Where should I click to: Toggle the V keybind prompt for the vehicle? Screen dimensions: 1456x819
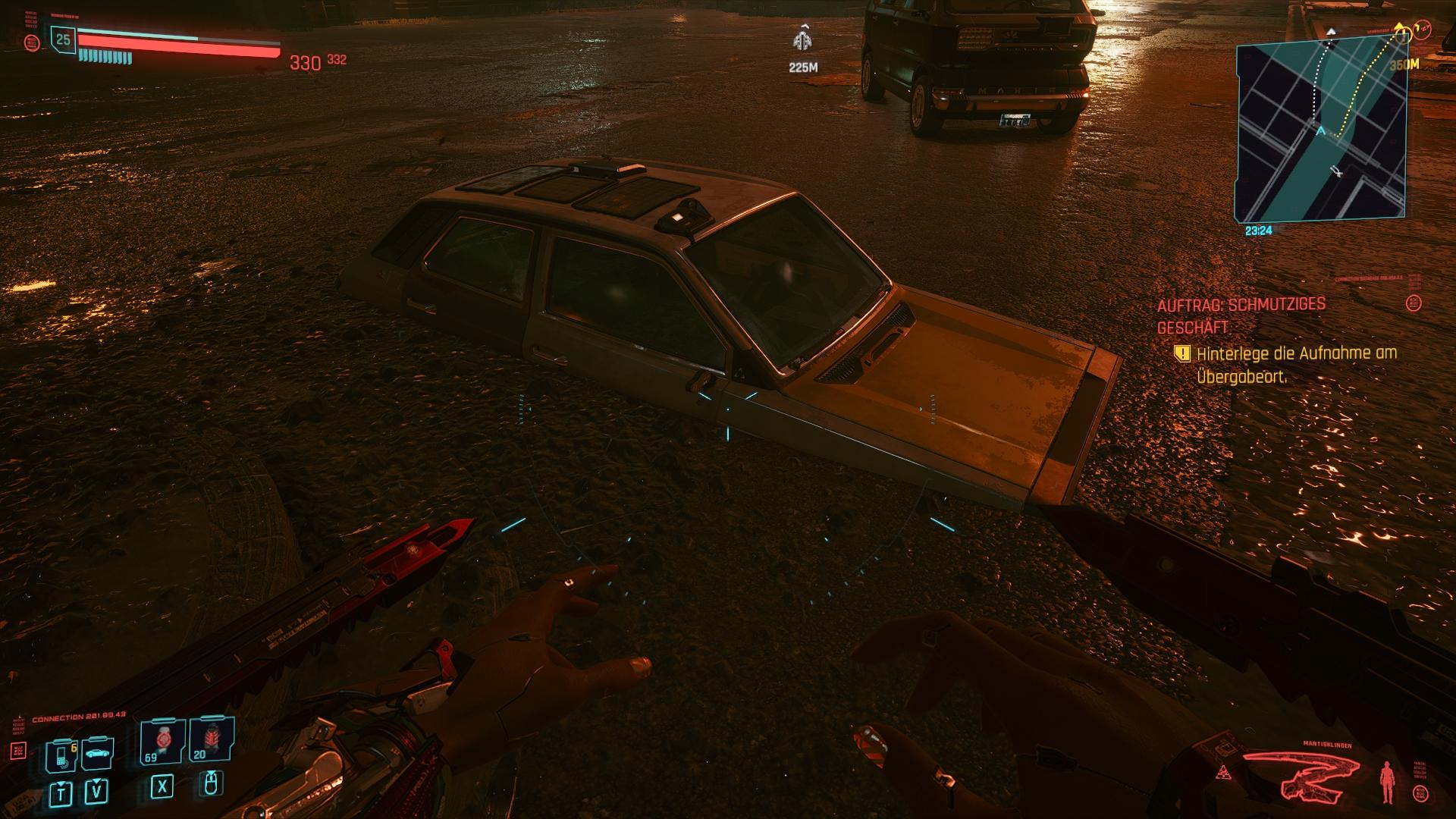coord(96,790)
